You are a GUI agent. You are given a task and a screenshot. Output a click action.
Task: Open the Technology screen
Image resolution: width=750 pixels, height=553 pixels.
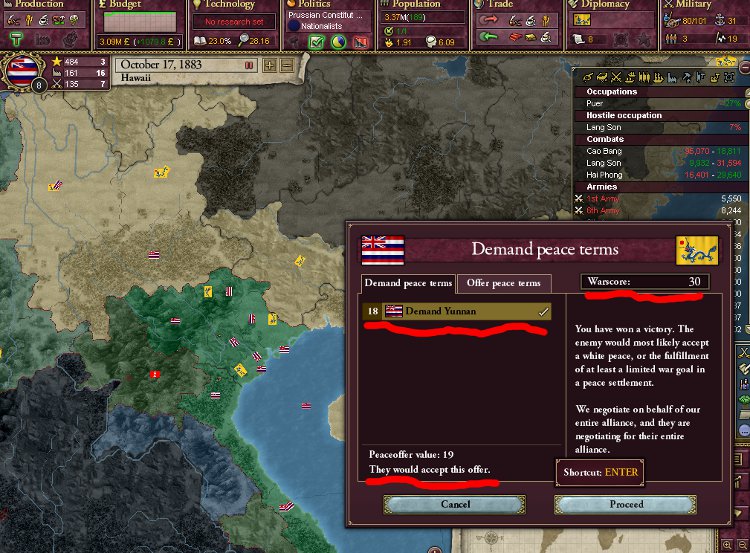tap(230, 6)
